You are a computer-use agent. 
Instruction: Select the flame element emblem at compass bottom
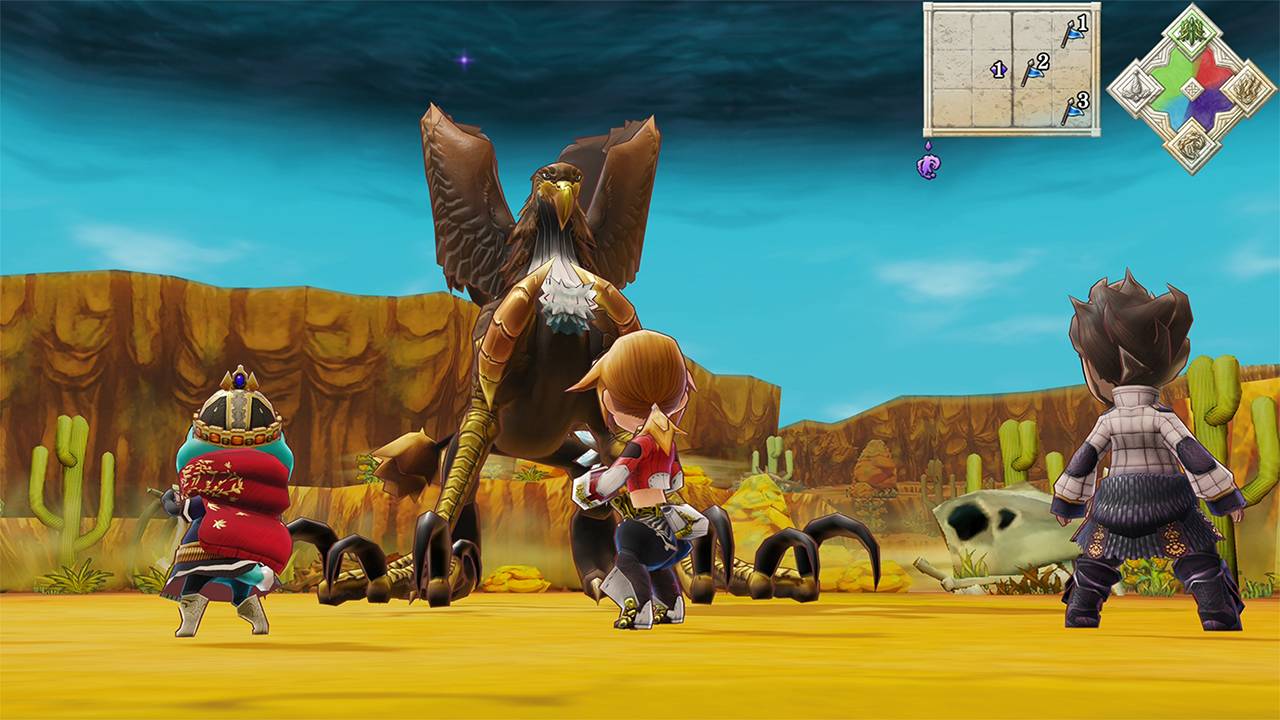[1190, 145]
